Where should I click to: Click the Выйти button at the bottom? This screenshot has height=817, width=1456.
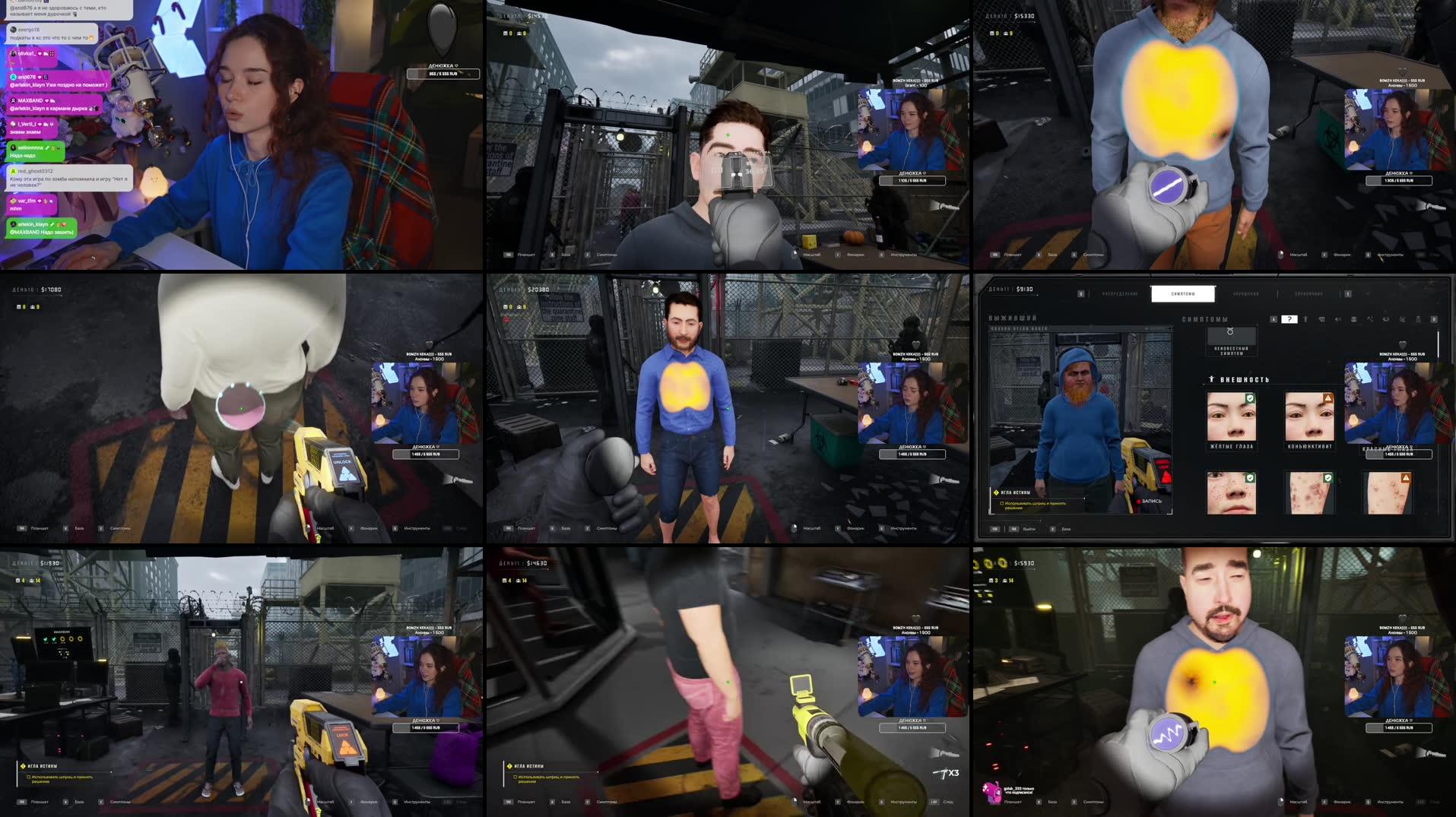[1029, 529]
